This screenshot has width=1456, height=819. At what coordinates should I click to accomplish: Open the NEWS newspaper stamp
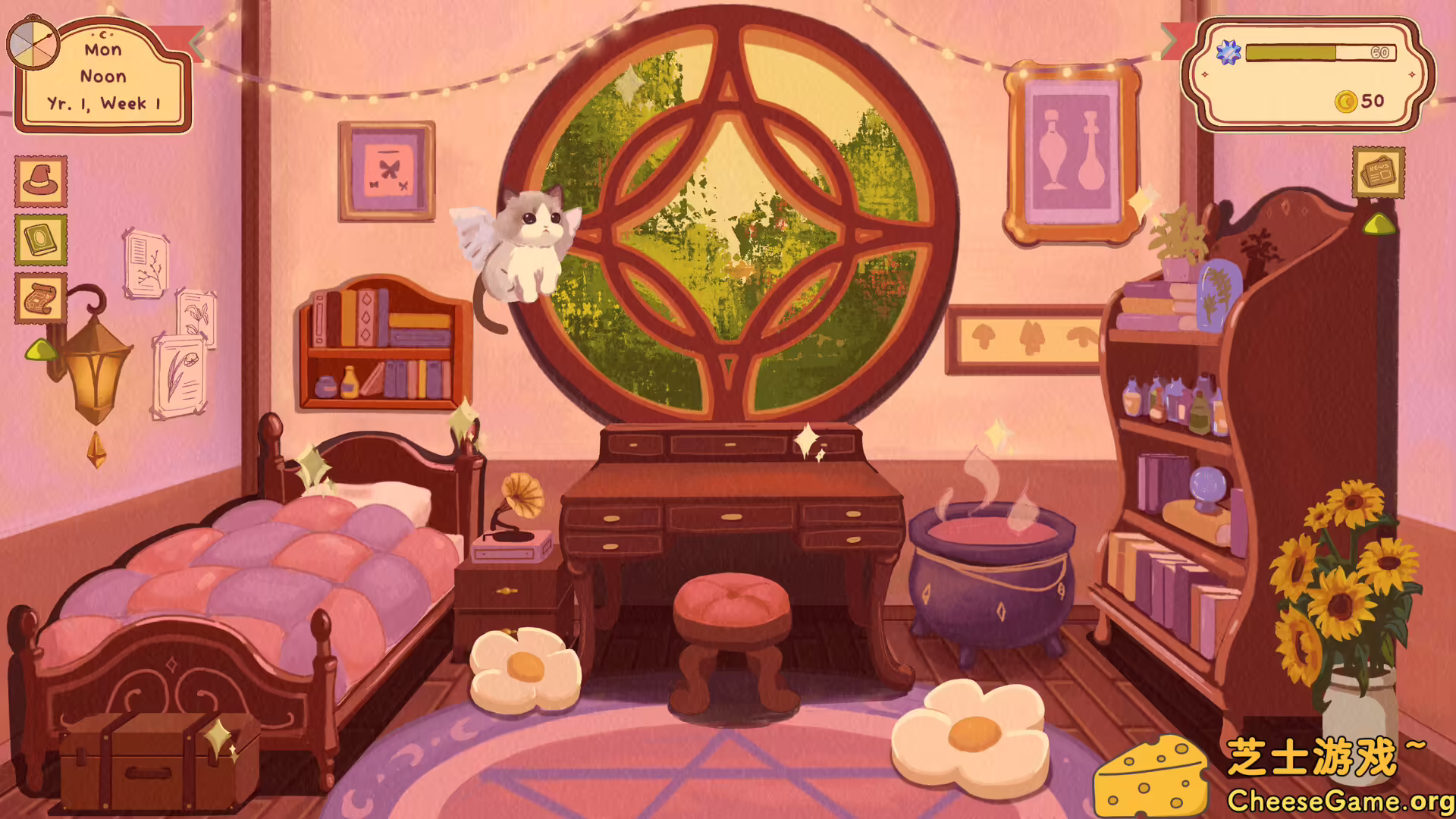point(1377,173)
